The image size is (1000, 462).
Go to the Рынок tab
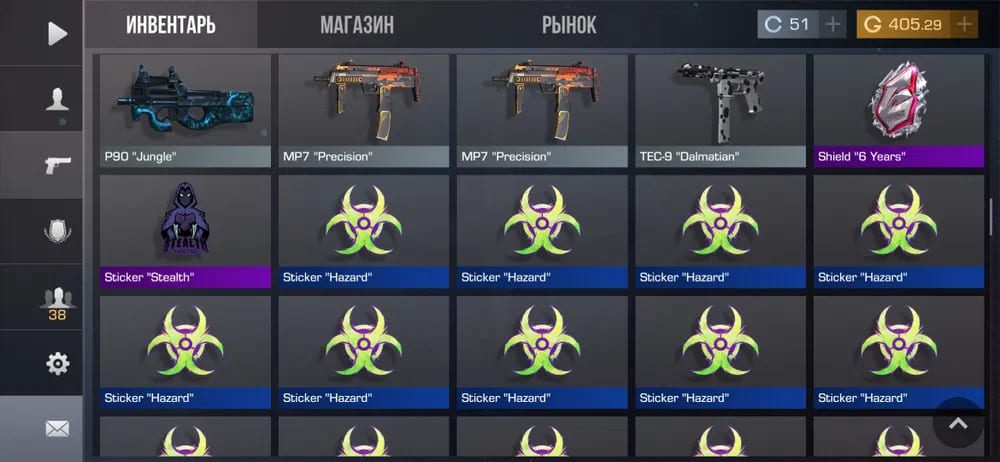[569, 25]
